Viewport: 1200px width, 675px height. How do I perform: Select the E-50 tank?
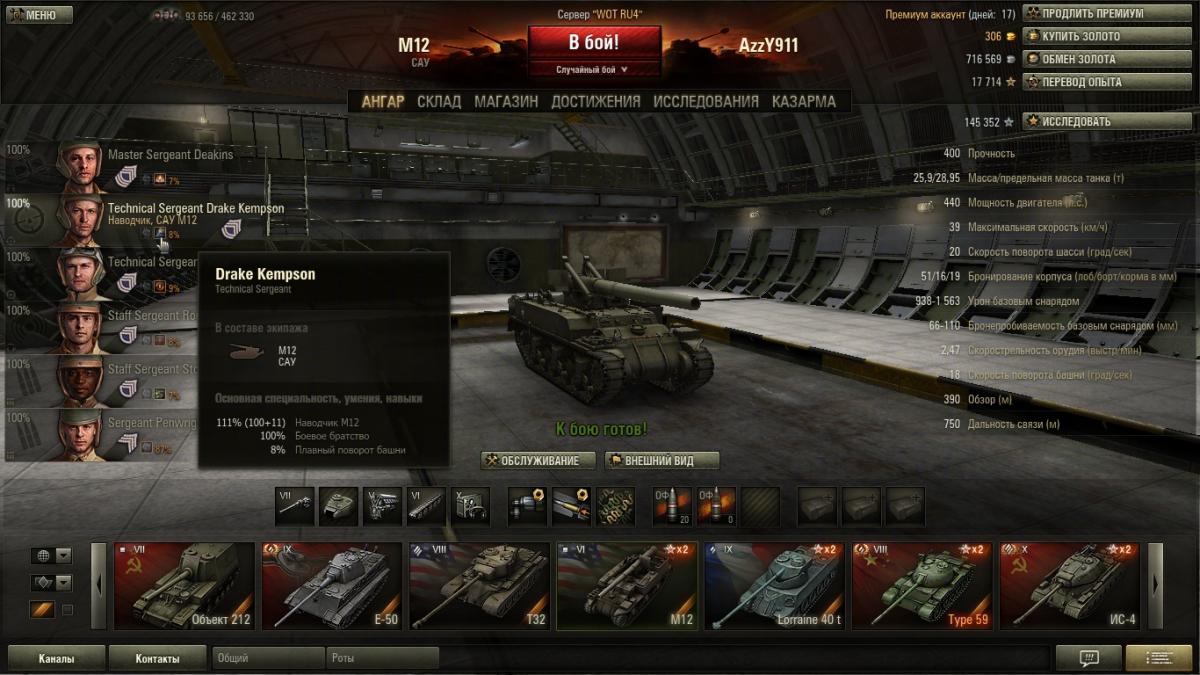pos(331,586)
